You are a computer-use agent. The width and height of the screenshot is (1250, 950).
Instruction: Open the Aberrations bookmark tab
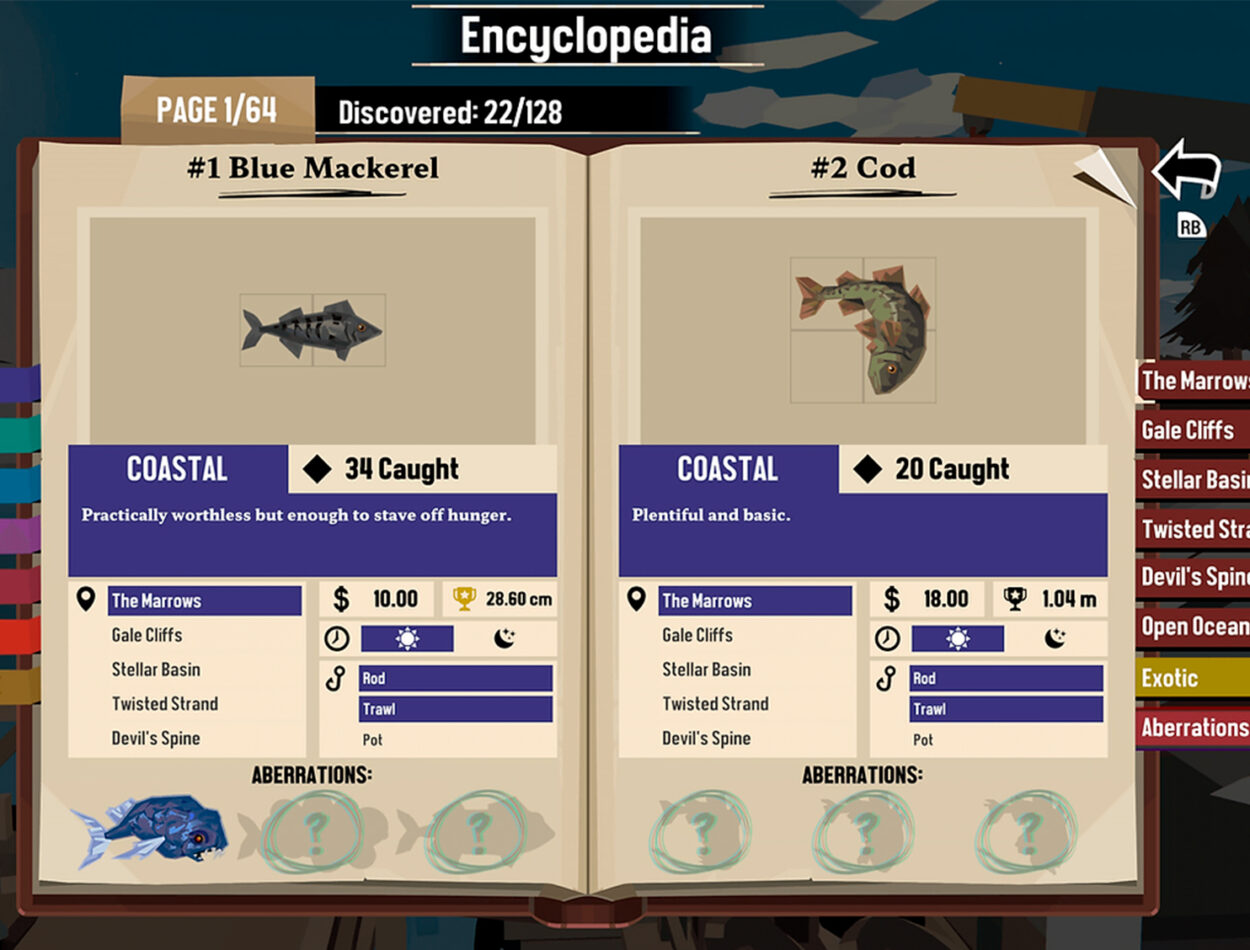pos(1194,728)
